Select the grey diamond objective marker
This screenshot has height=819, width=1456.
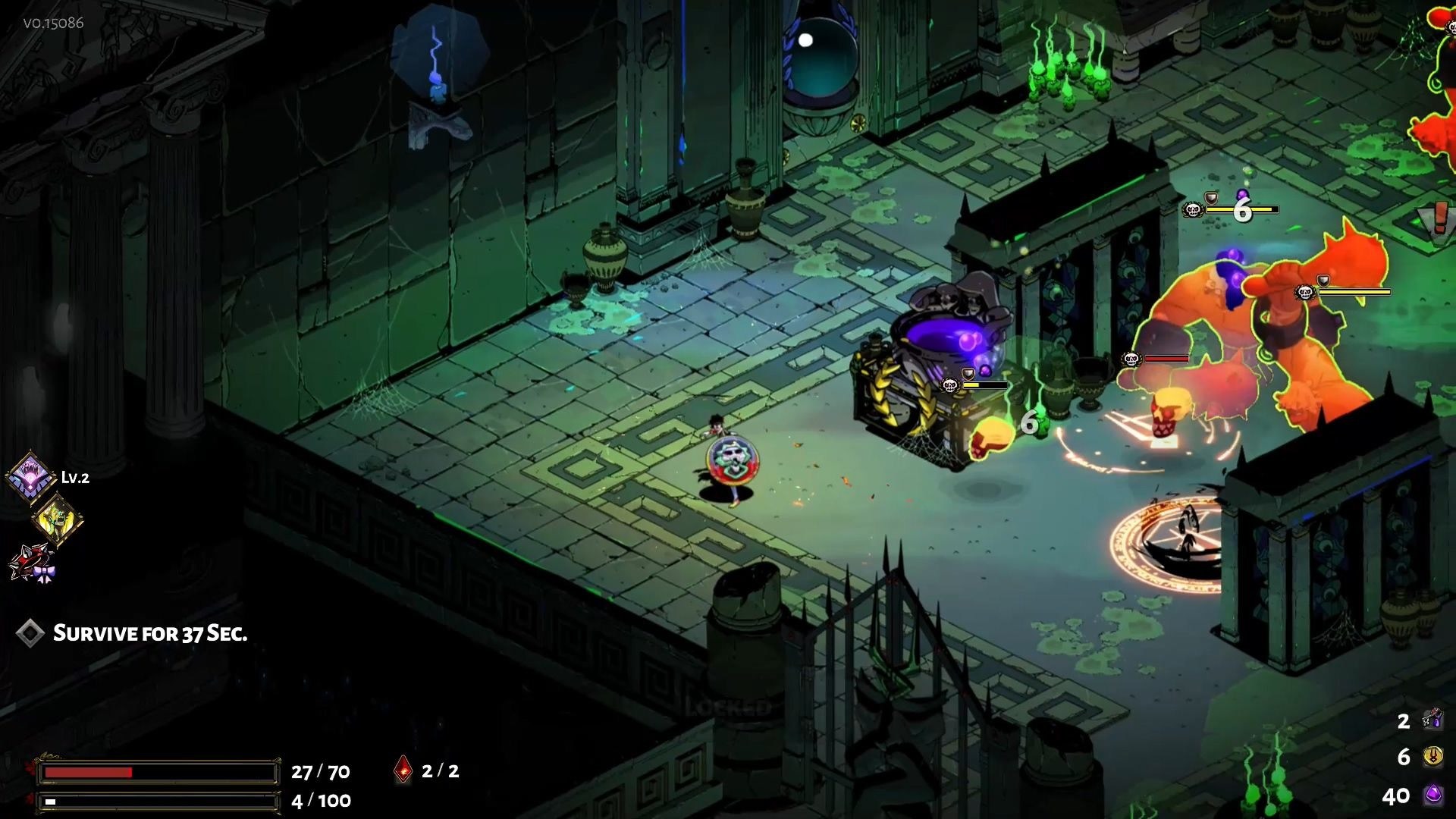tap(30, 633)
